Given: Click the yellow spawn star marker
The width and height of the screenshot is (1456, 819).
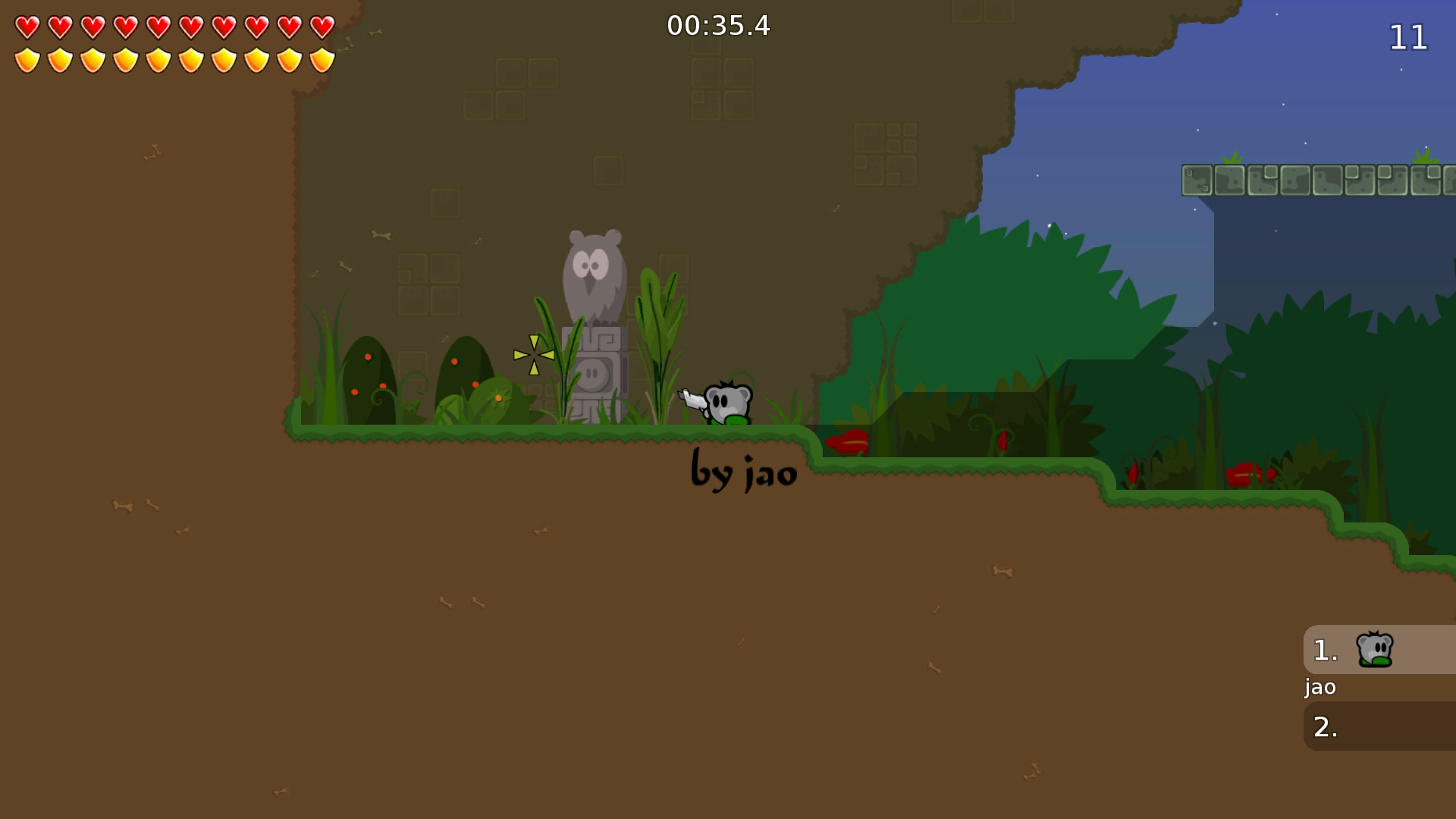Looking at the screenshot, I should coord(533,353).
